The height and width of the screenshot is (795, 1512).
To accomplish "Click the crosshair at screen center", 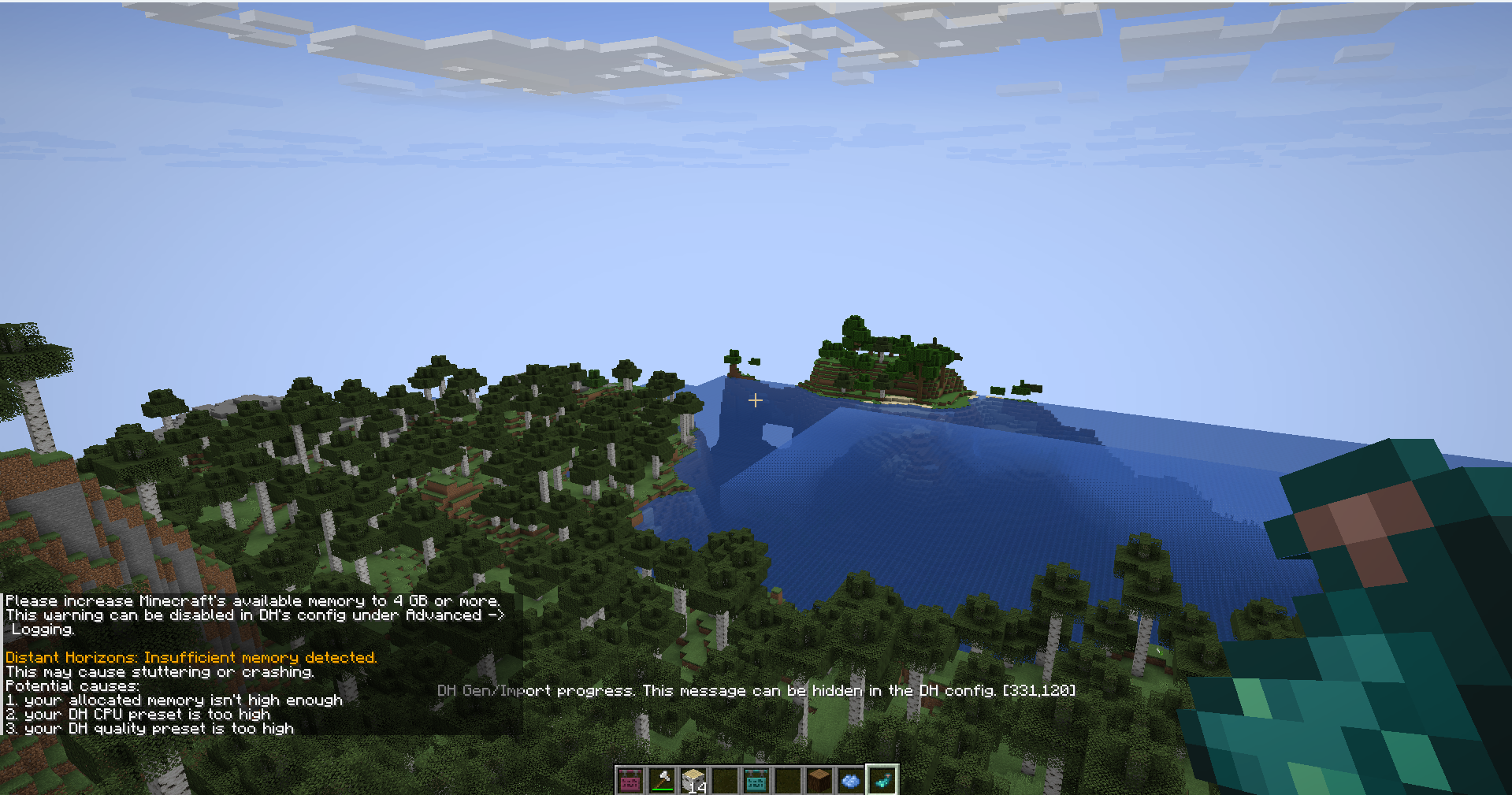I will click(x=756, y=400).
